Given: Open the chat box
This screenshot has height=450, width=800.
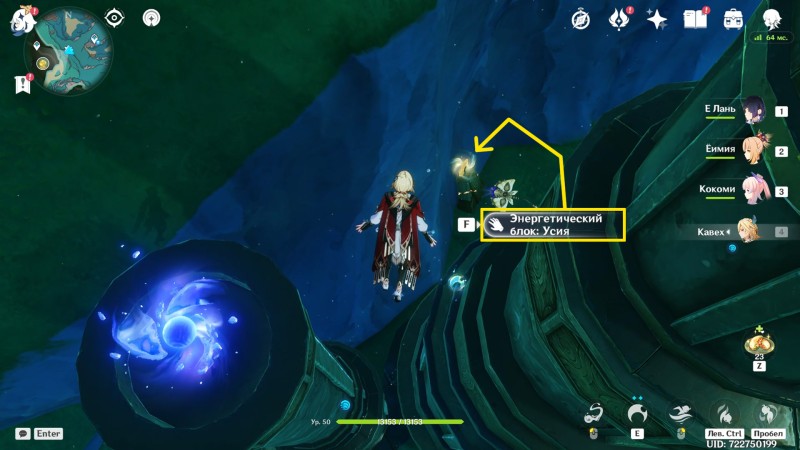Looking at the screenshot, I should [22, 434].
